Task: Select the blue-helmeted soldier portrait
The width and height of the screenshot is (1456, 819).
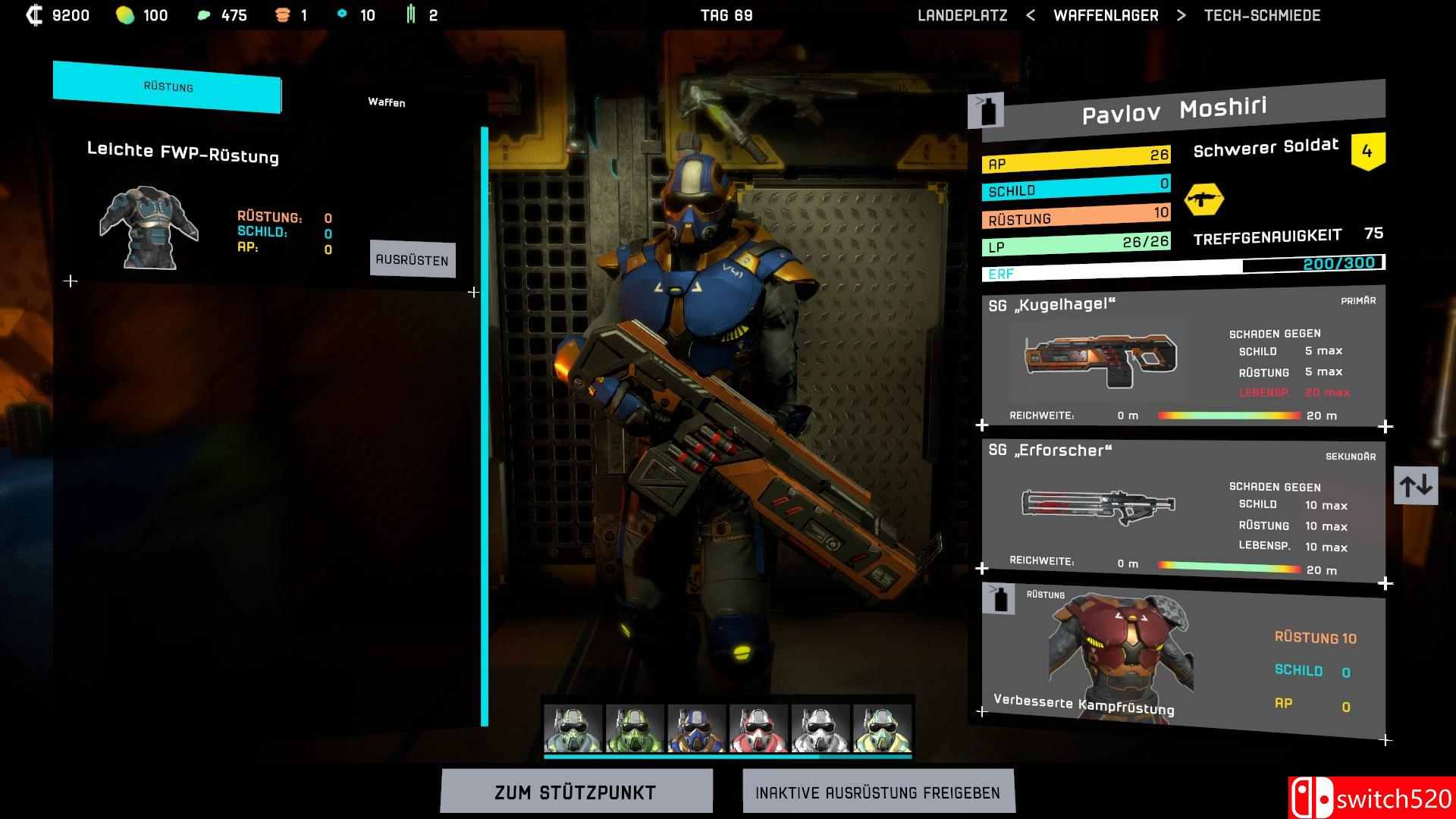Action: [x=696, y=729]
